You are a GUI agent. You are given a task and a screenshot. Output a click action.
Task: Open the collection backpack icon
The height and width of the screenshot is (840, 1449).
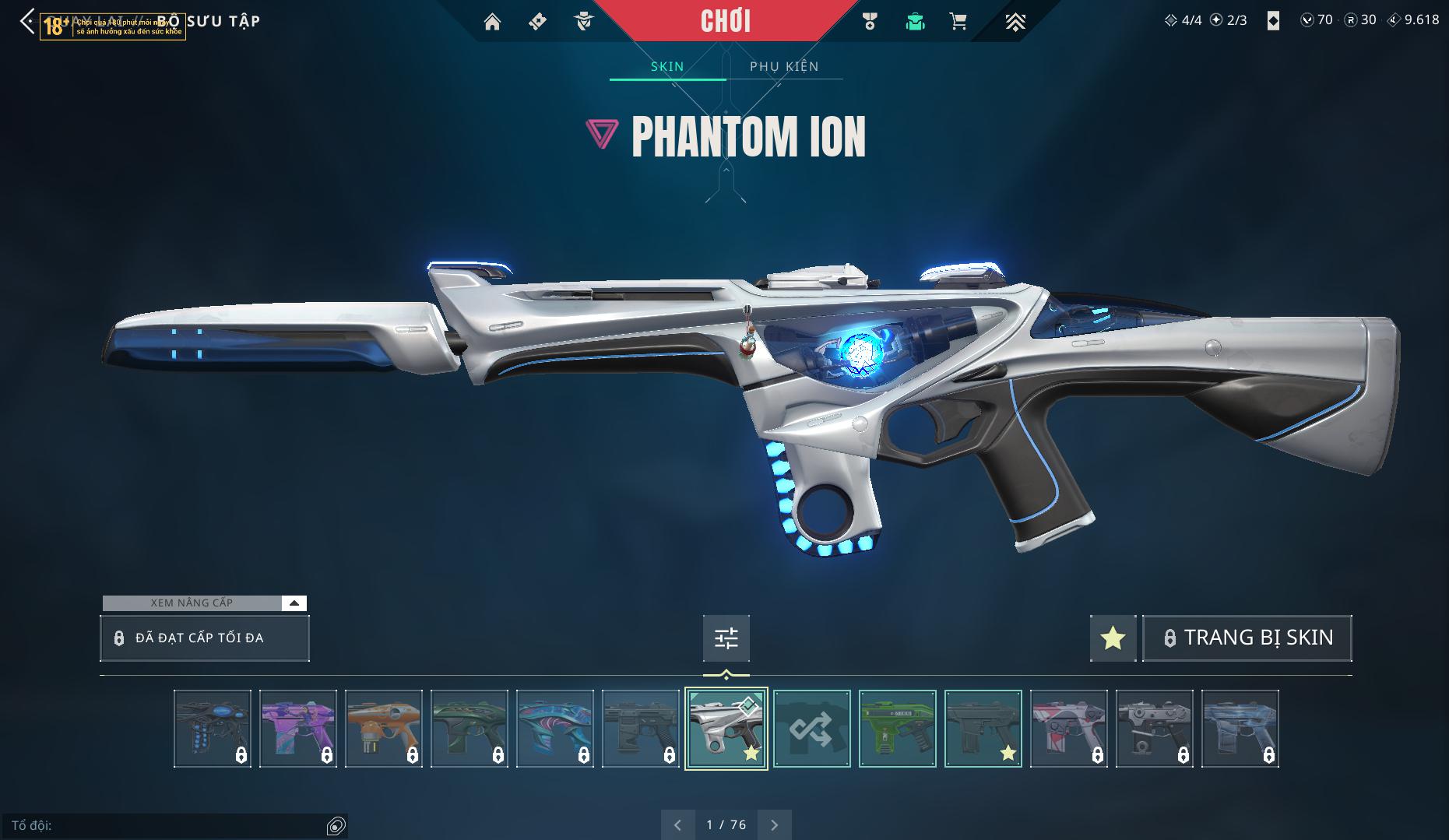[915, 22]
